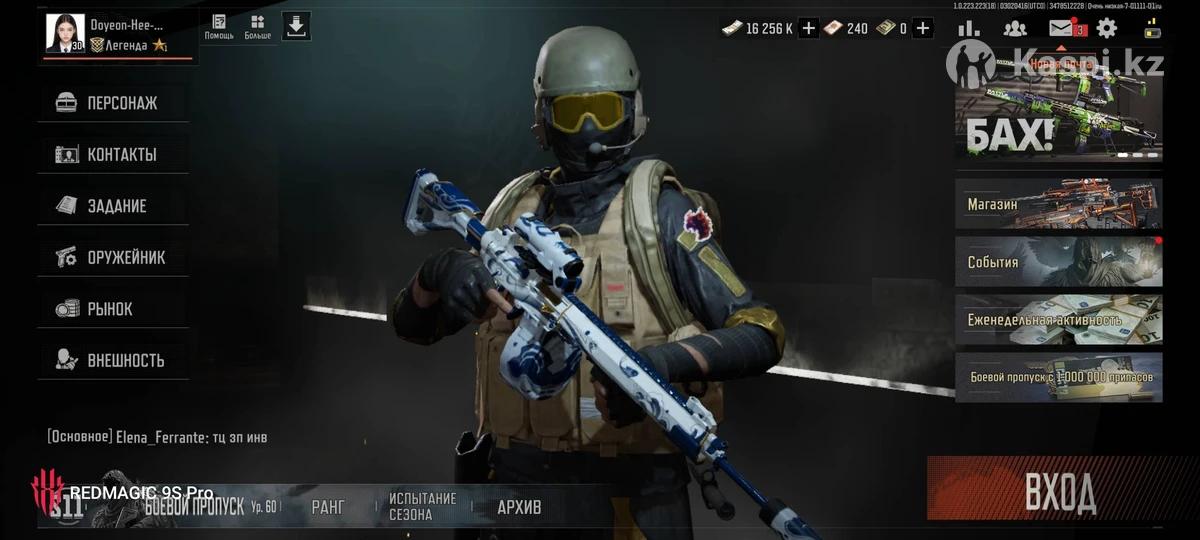Go to the ОРУЖЕЙНИК menu
The height and width of the screenshot is (540, 1200).
[112, 258]
